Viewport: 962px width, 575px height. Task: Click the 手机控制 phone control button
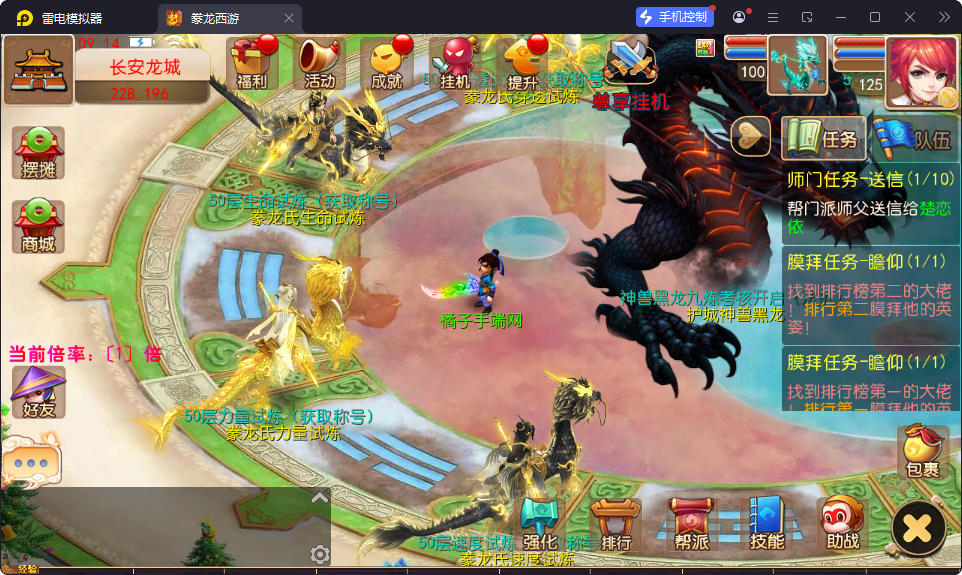pos(675,17)
